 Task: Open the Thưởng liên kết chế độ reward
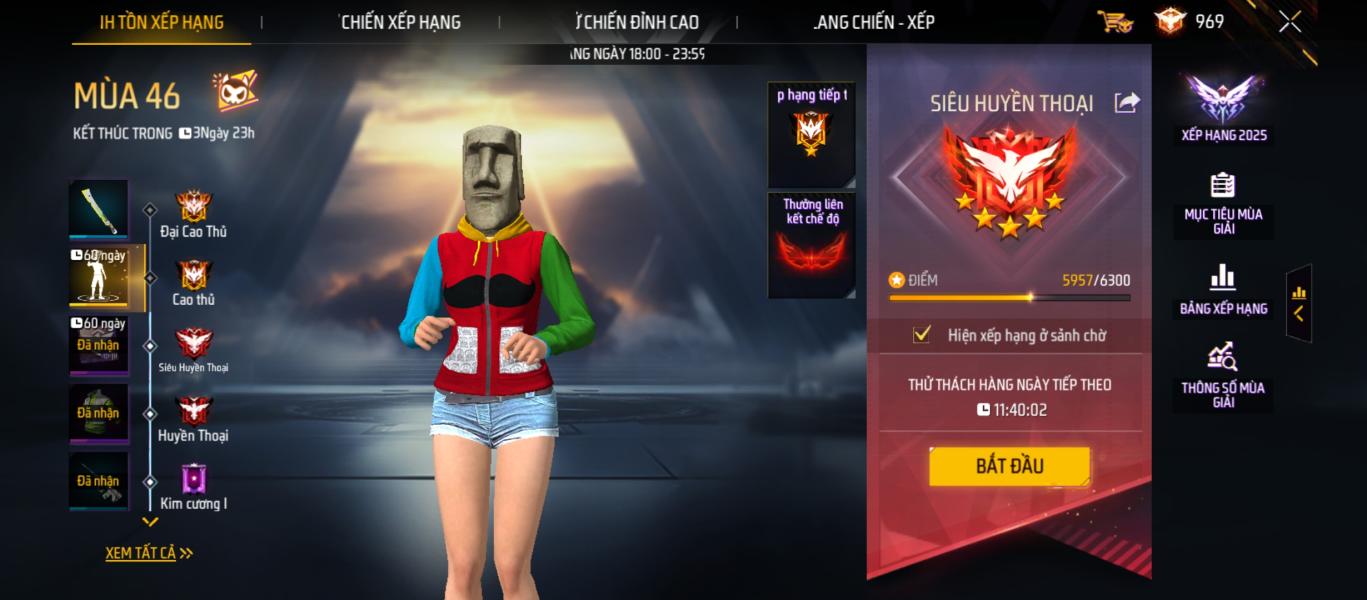click(811, 245)
